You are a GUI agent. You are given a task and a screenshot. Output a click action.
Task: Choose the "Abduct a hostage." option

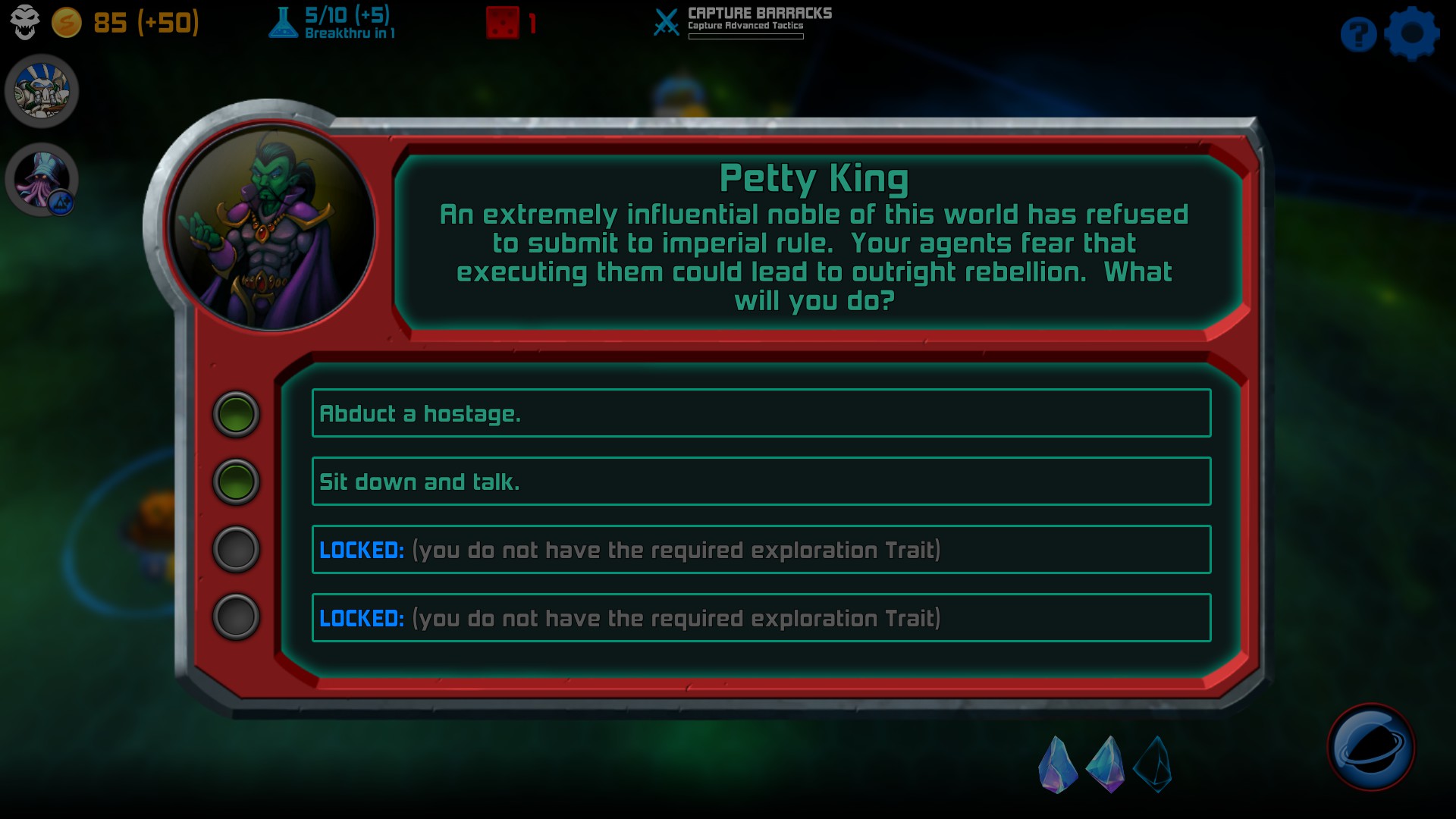pos(761,413)
